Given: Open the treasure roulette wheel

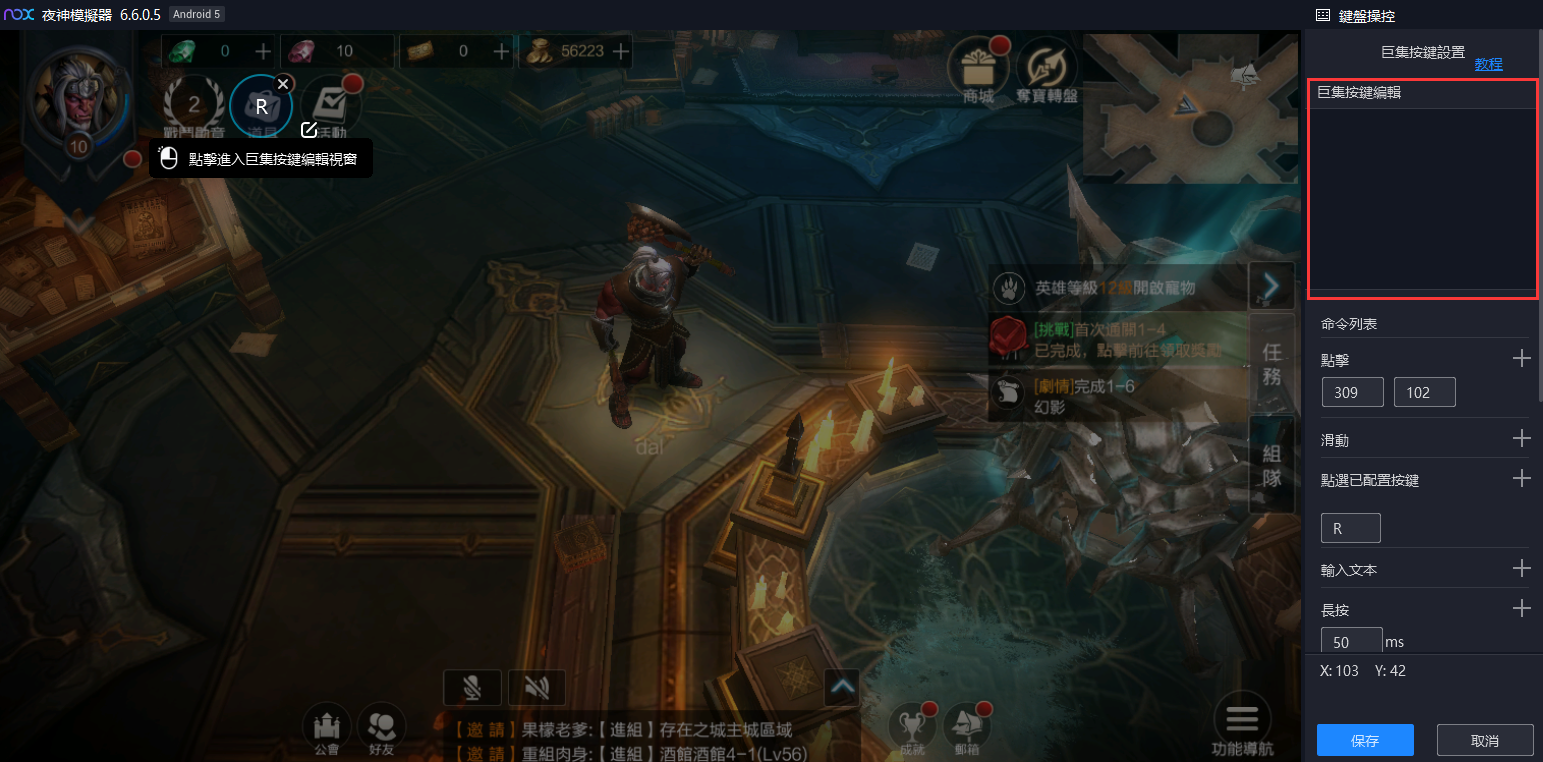Looking at the screenshot, I should (x=1046, y=68).
